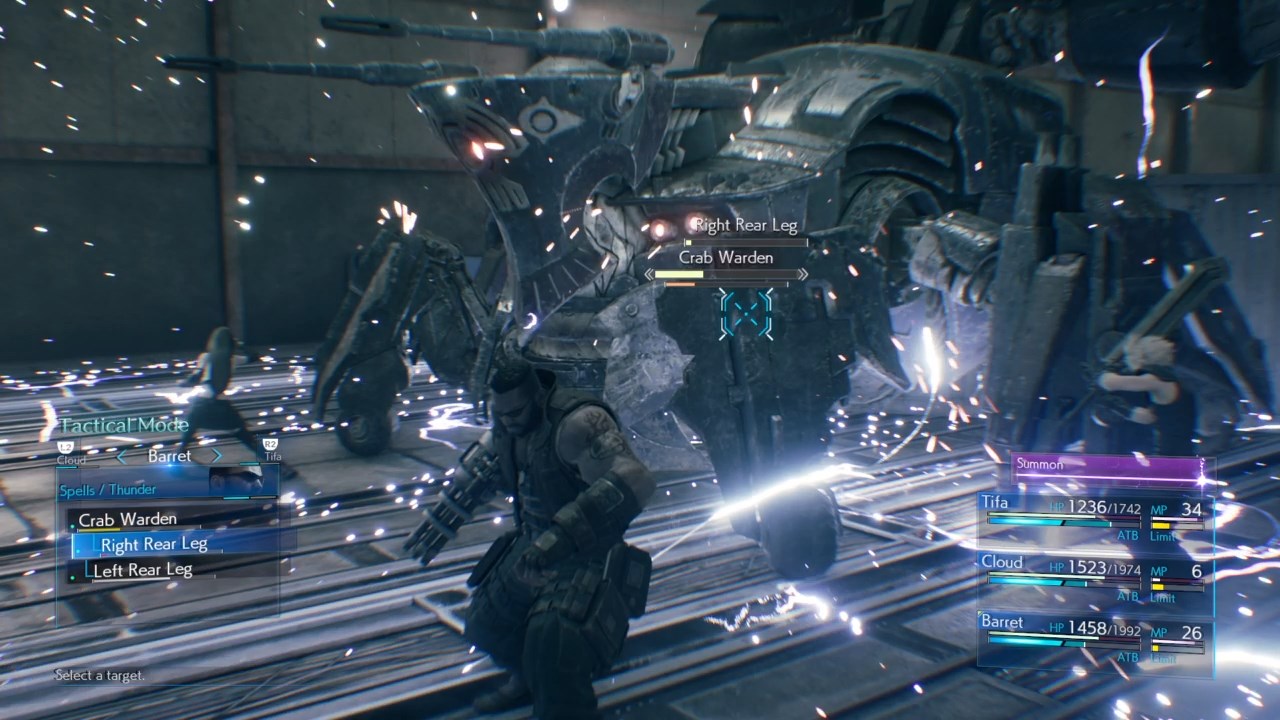The width and height of the screenshot is (1280, 720).
Task: Choose Right Rear Leg target entry
Action: pyautogui.click(x=154, y=544)
